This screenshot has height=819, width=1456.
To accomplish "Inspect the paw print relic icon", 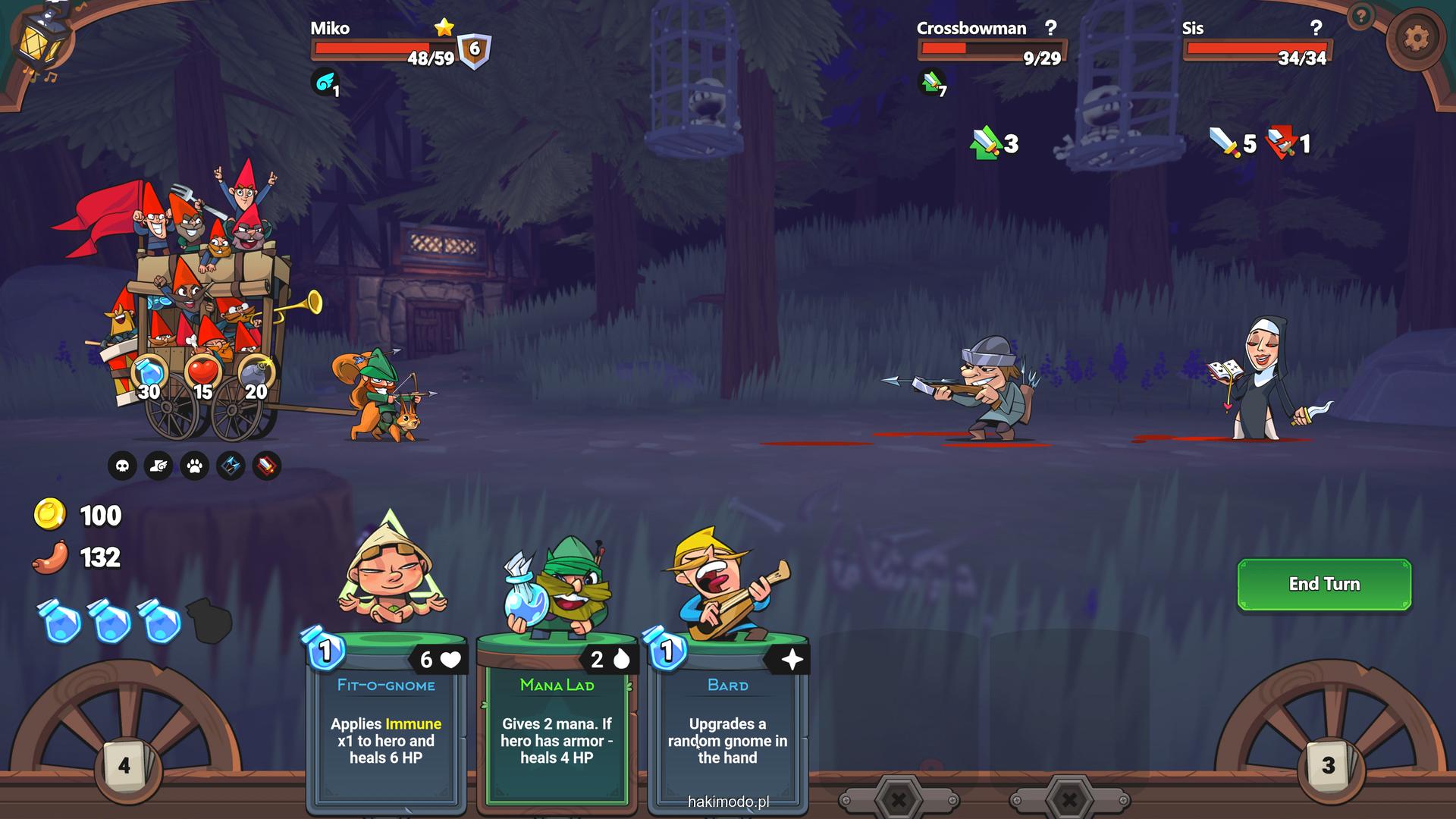I will (x=195, y=466).
